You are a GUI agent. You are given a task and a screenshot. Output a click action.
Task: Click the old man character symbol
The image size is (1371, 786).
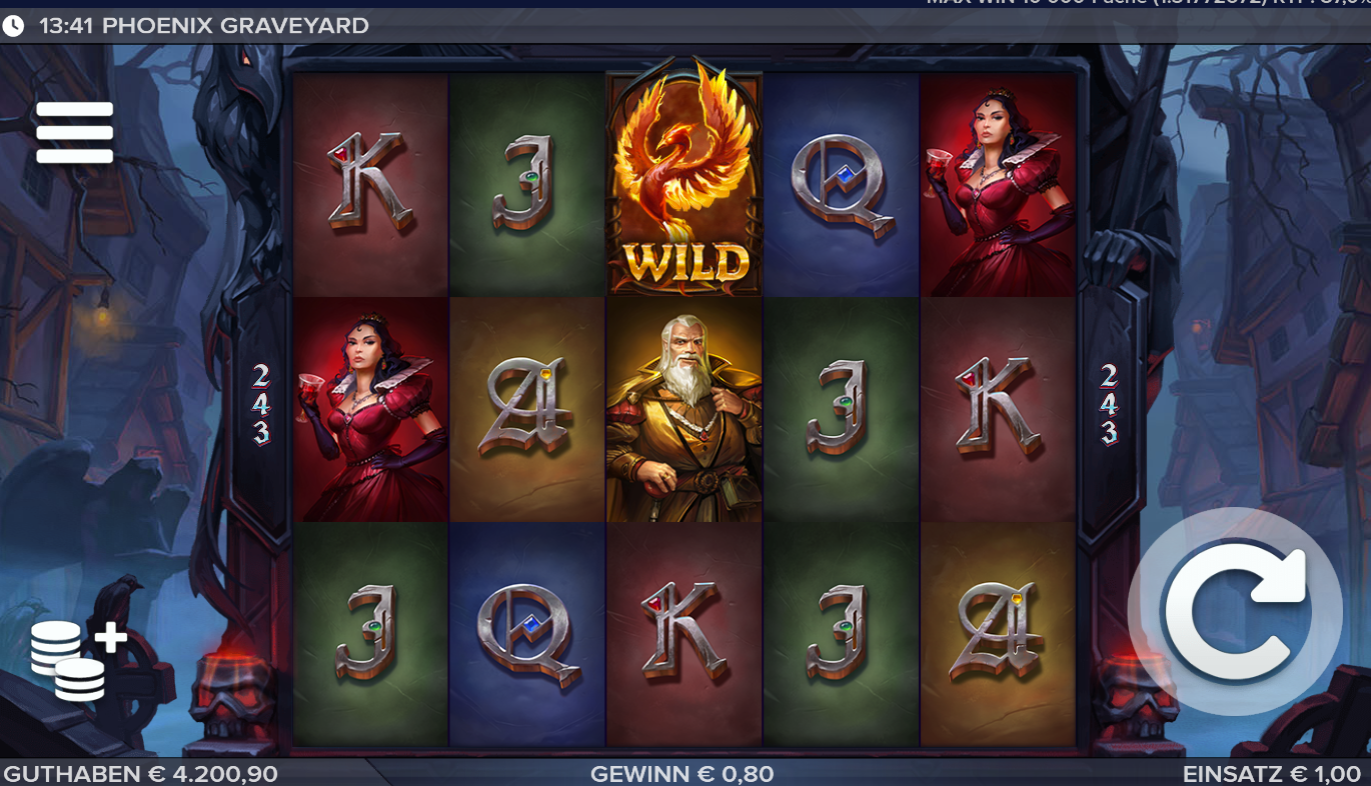tap(683, 410)
